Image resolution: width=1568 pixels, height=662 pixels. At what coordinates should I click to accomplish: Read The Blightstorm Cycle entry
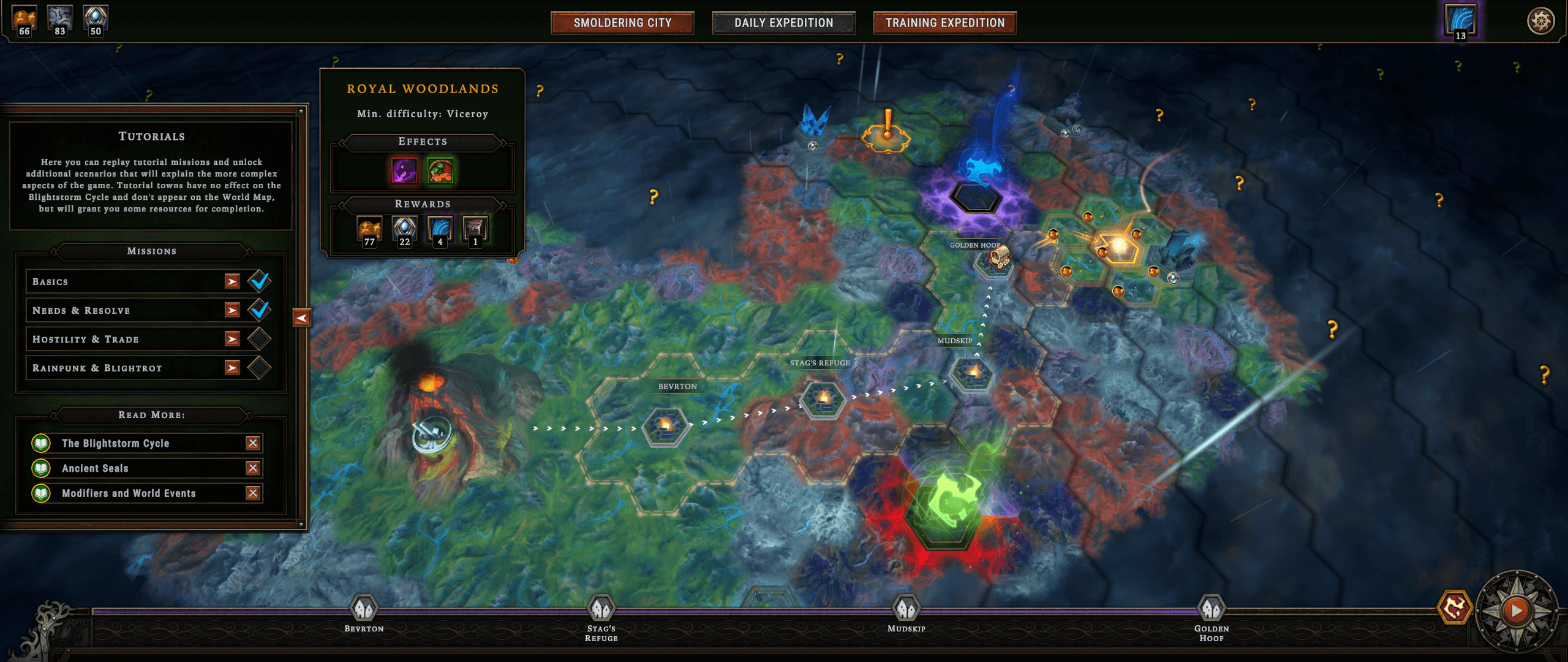(x=115, y=443)
